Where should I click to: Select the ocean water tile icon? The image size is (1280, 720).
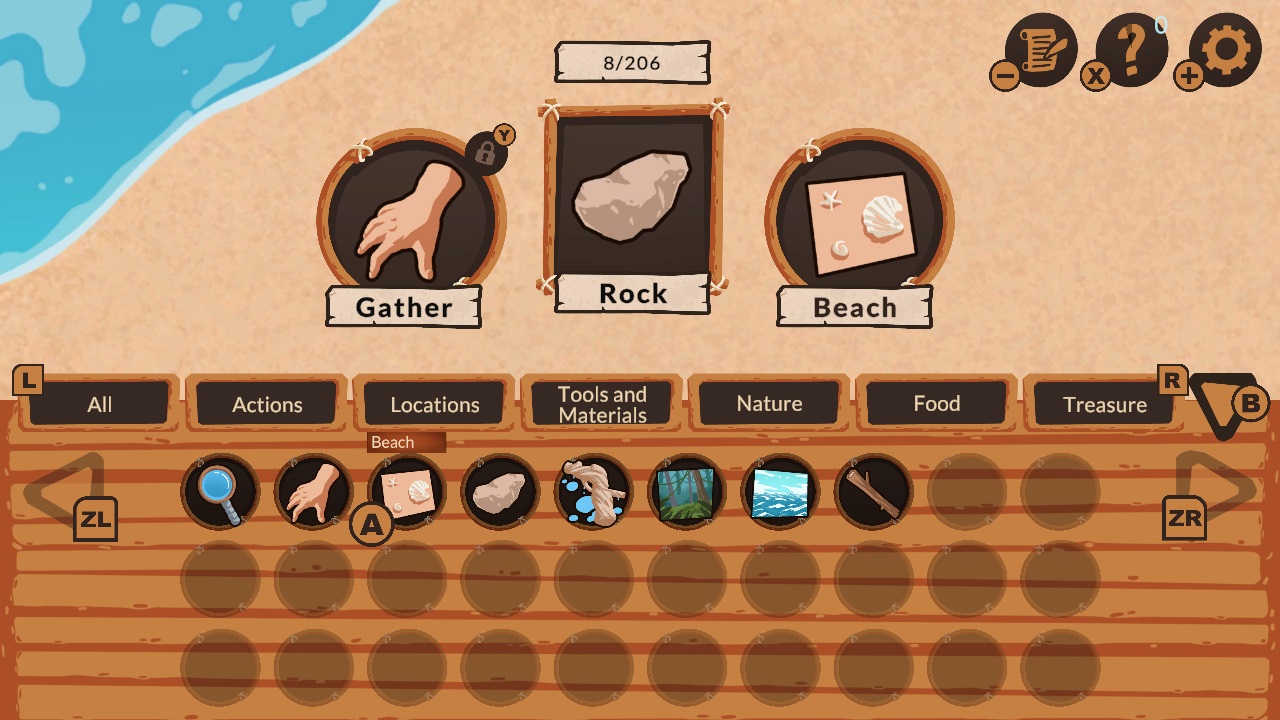tap(779, 490)
